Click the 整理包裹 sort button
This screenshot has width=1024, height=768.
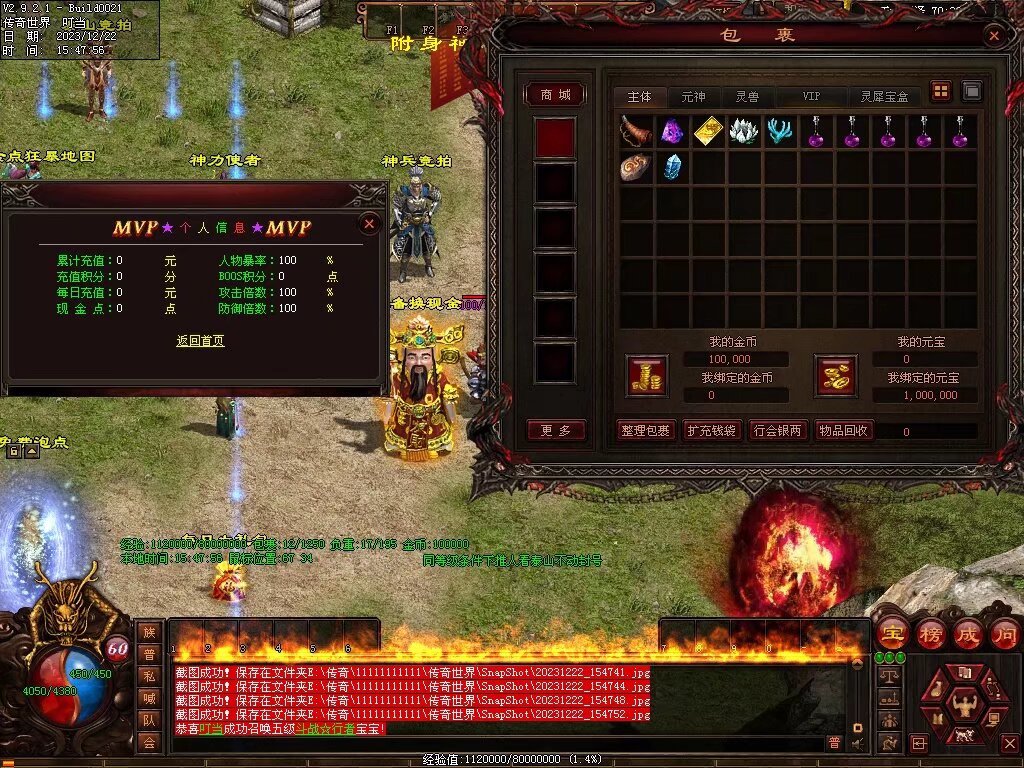pos(645,431)
